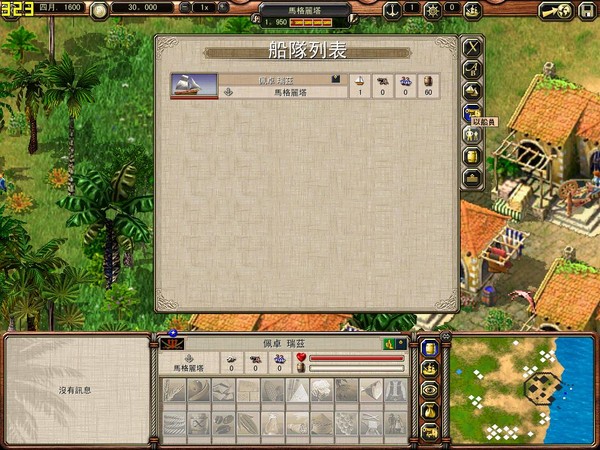Open the treasure chest side button
This screenshot has width=600, height=450.
[472, 178]
